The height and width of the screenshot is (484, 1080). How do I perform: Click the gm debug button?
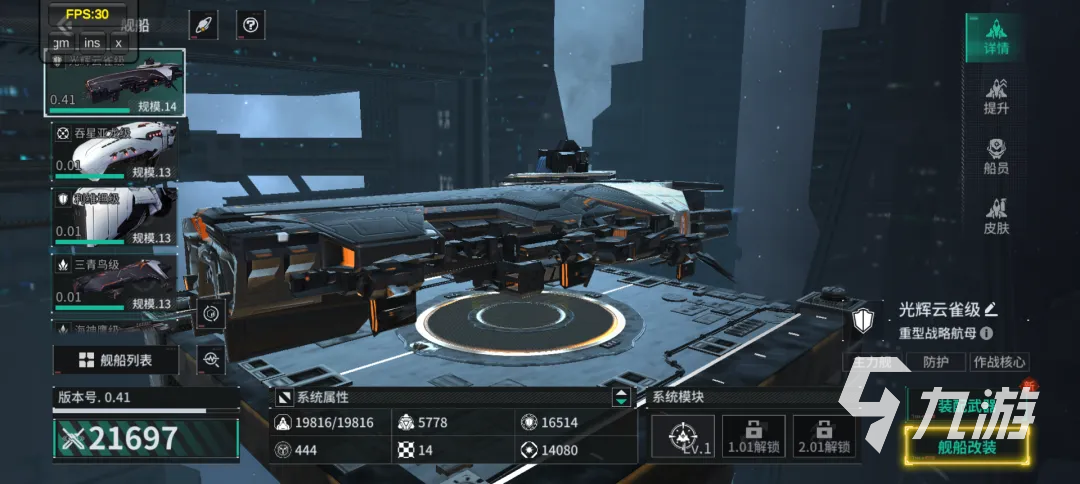(61, 42)
